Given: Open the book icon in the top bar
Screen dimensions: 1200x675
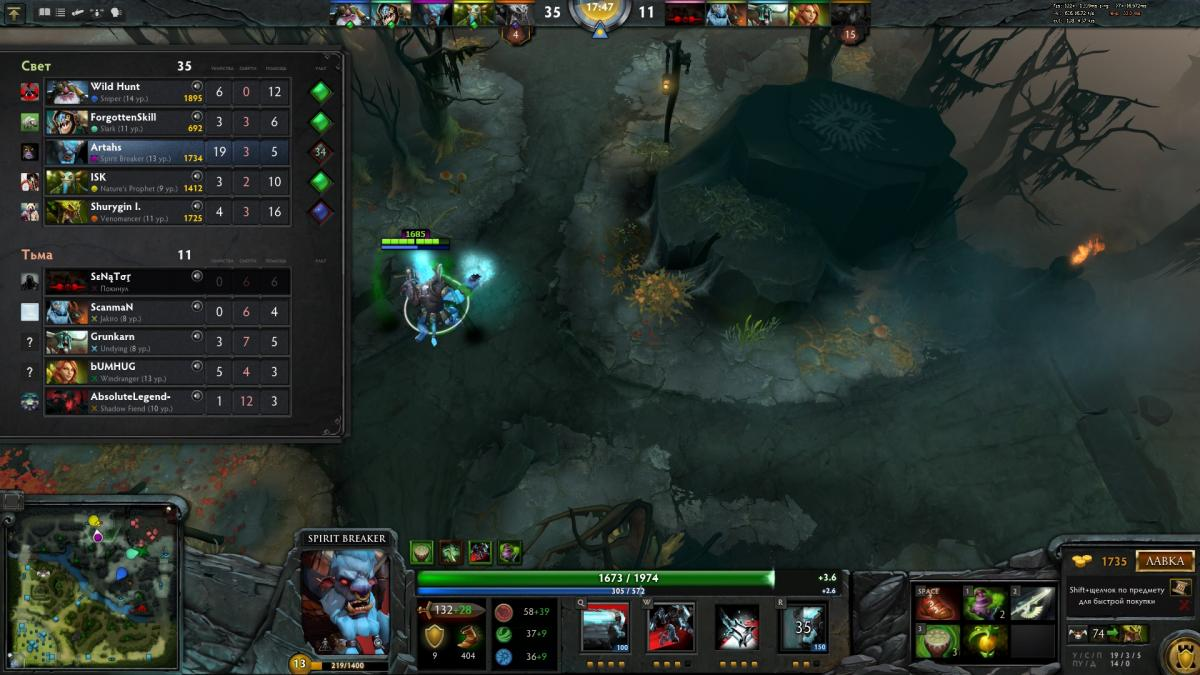Looking at the screenshot, I should click(x=44, y=13).
